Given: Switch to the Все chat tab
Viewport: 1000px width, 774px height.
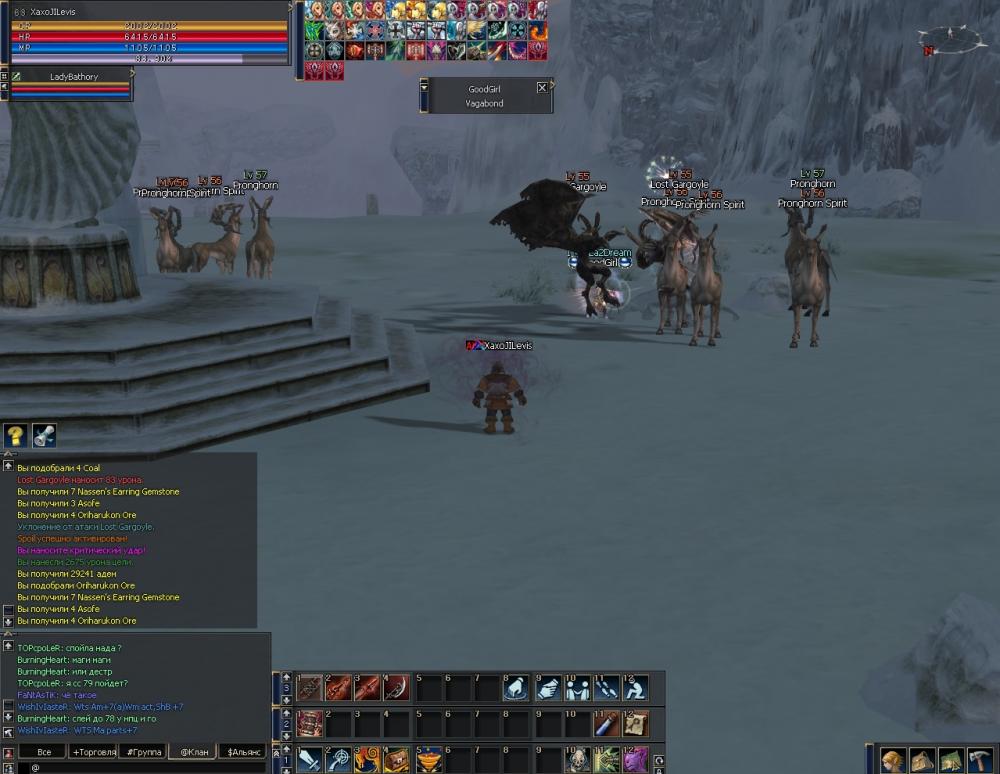Looking at the screenshot, I should [x=43, y=752].
